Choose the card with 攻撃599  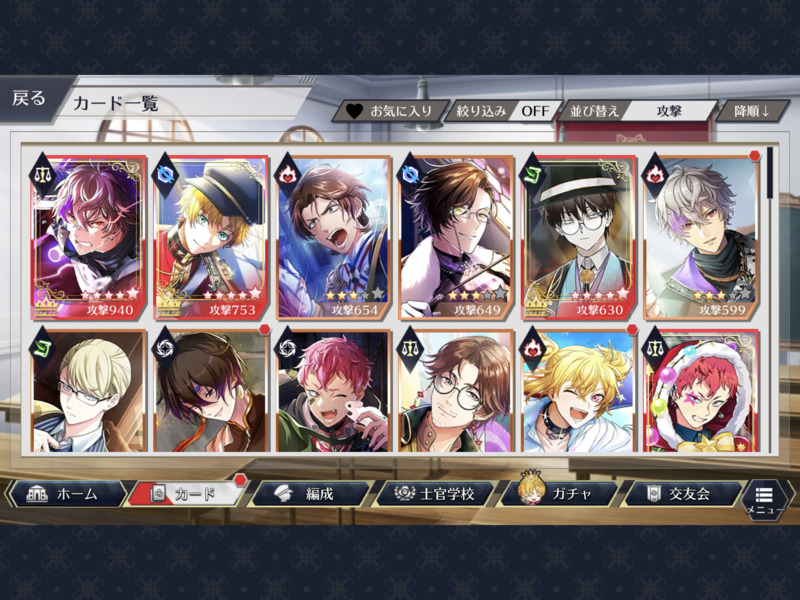pos(701,237)
